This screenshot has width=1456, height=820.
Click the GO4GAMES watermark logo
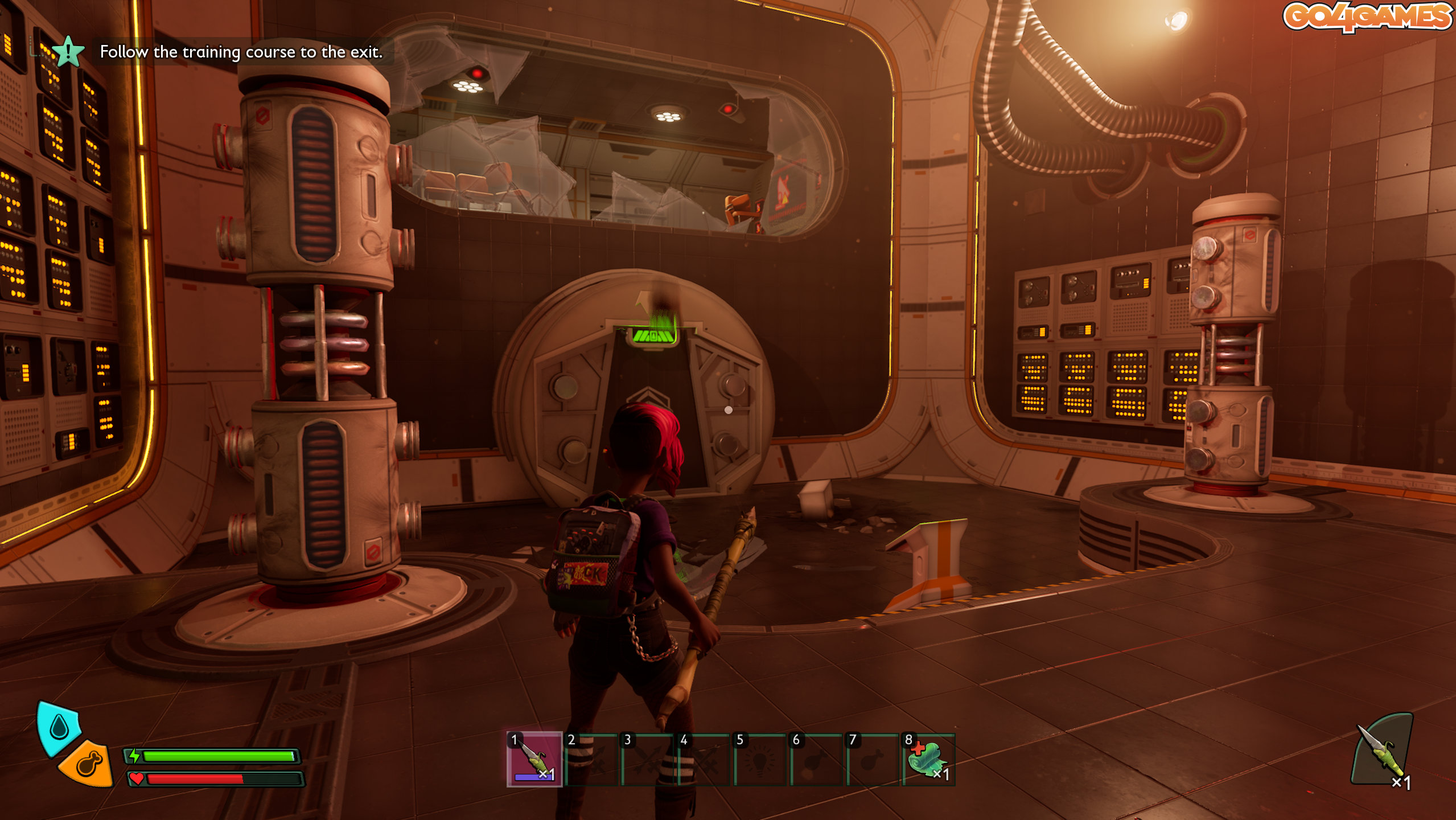tap(1367, 17)
